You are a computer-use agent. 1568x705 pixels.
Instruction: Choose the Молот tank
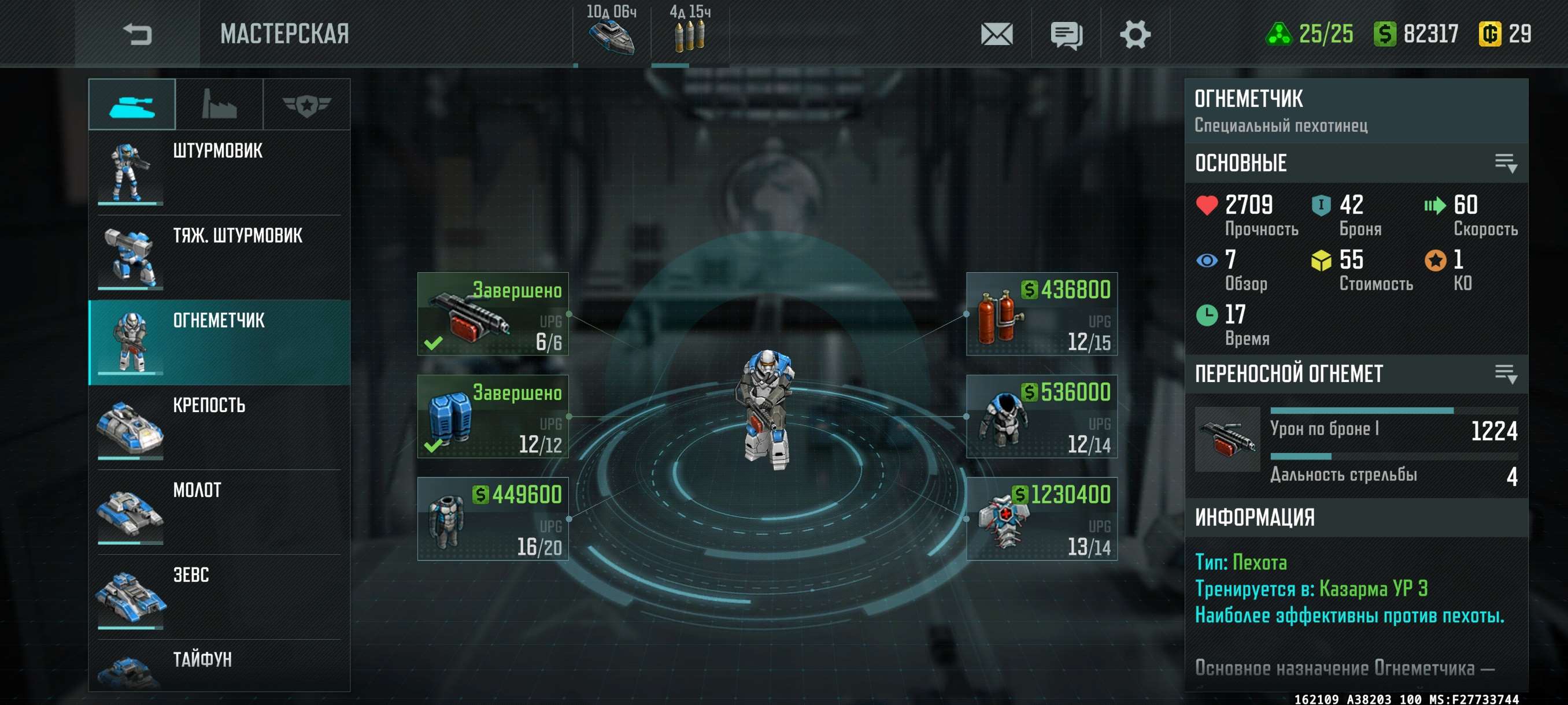pyautogui.click(x=219, y=511)
